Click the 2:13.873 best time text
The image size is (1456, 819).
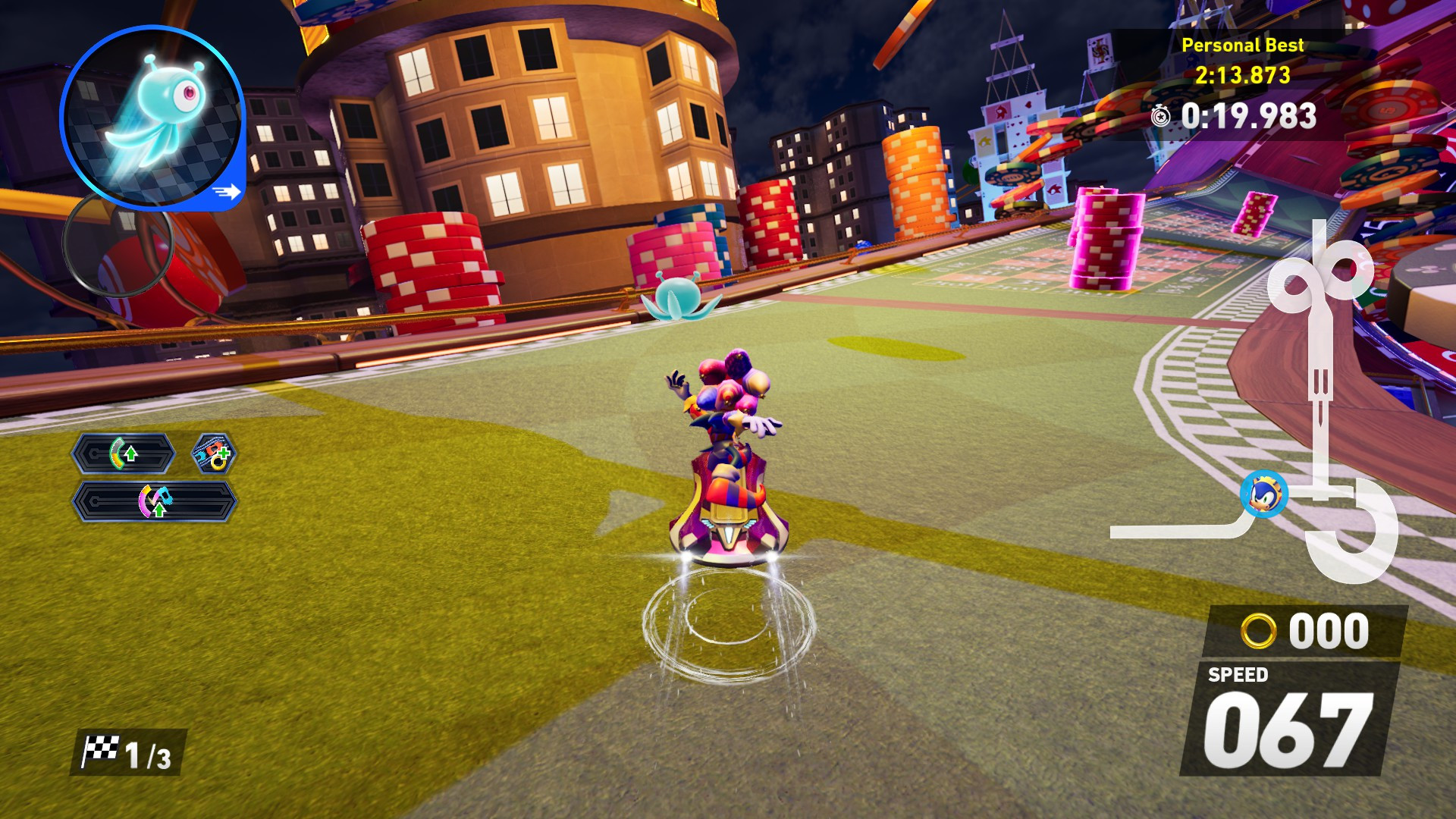(1244, 76)
